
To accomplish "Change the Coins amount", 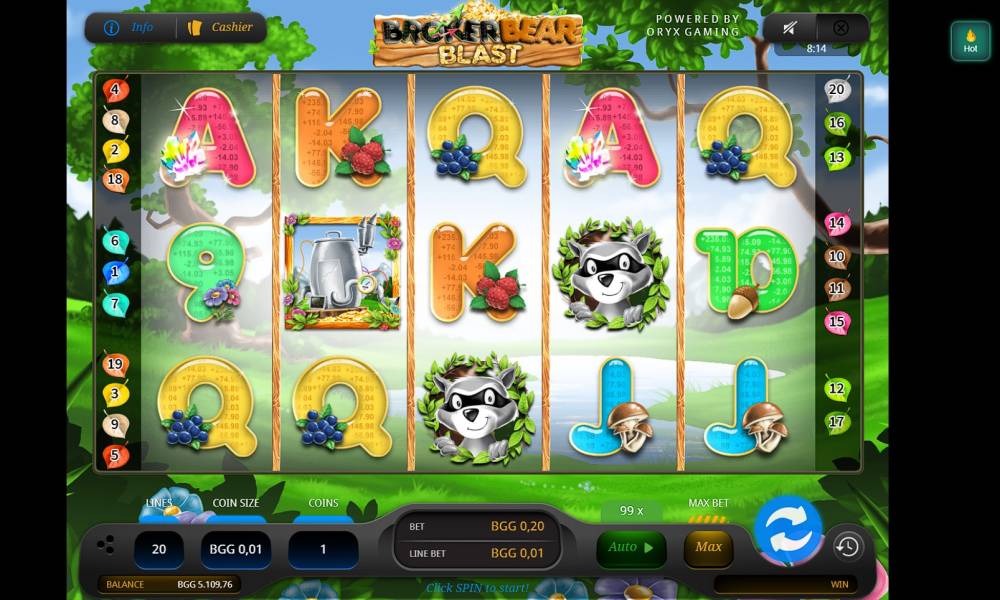I will [322, 550].
